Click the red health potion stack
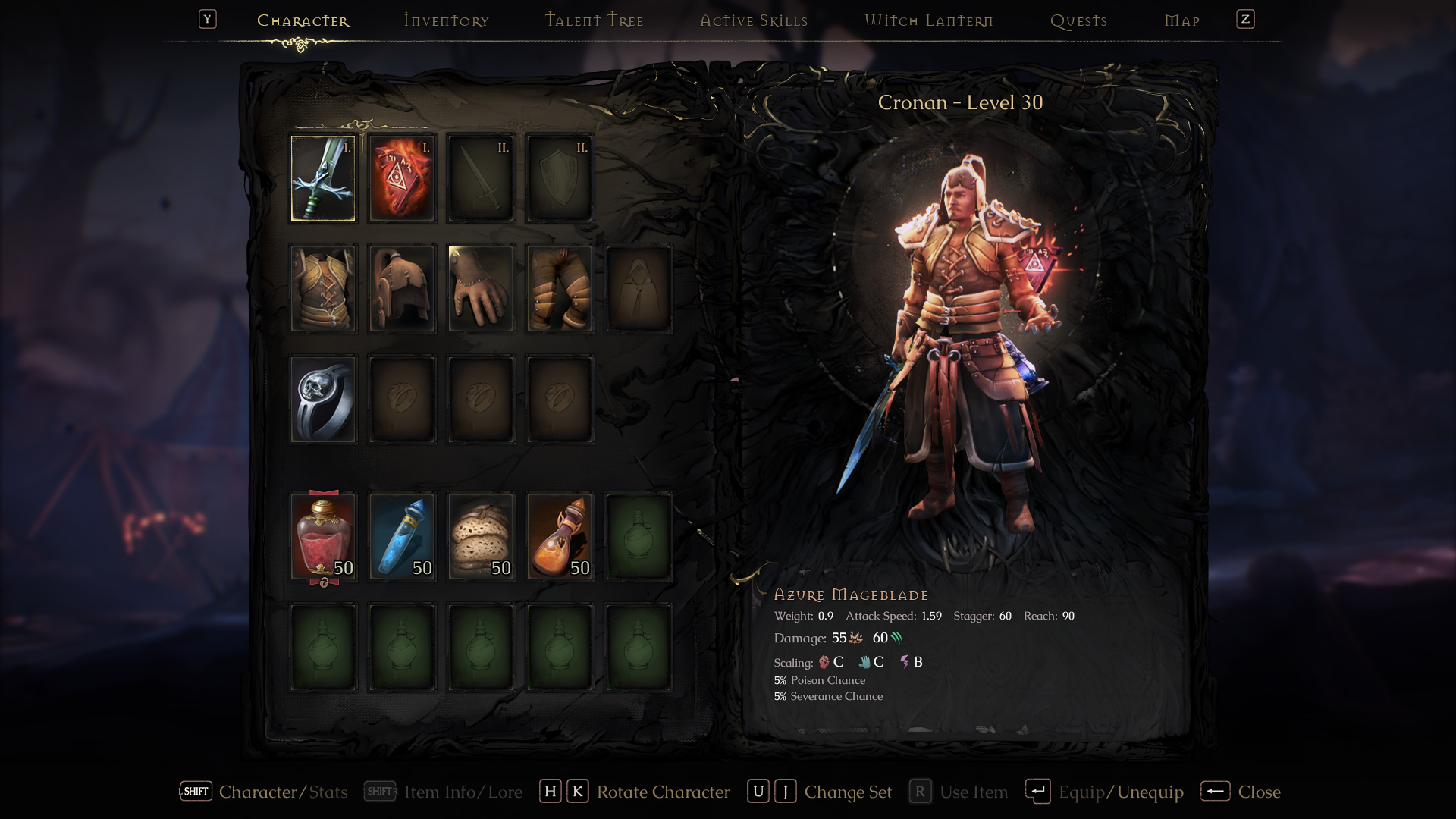This screenshot has width=1456, height=819. 324,536
